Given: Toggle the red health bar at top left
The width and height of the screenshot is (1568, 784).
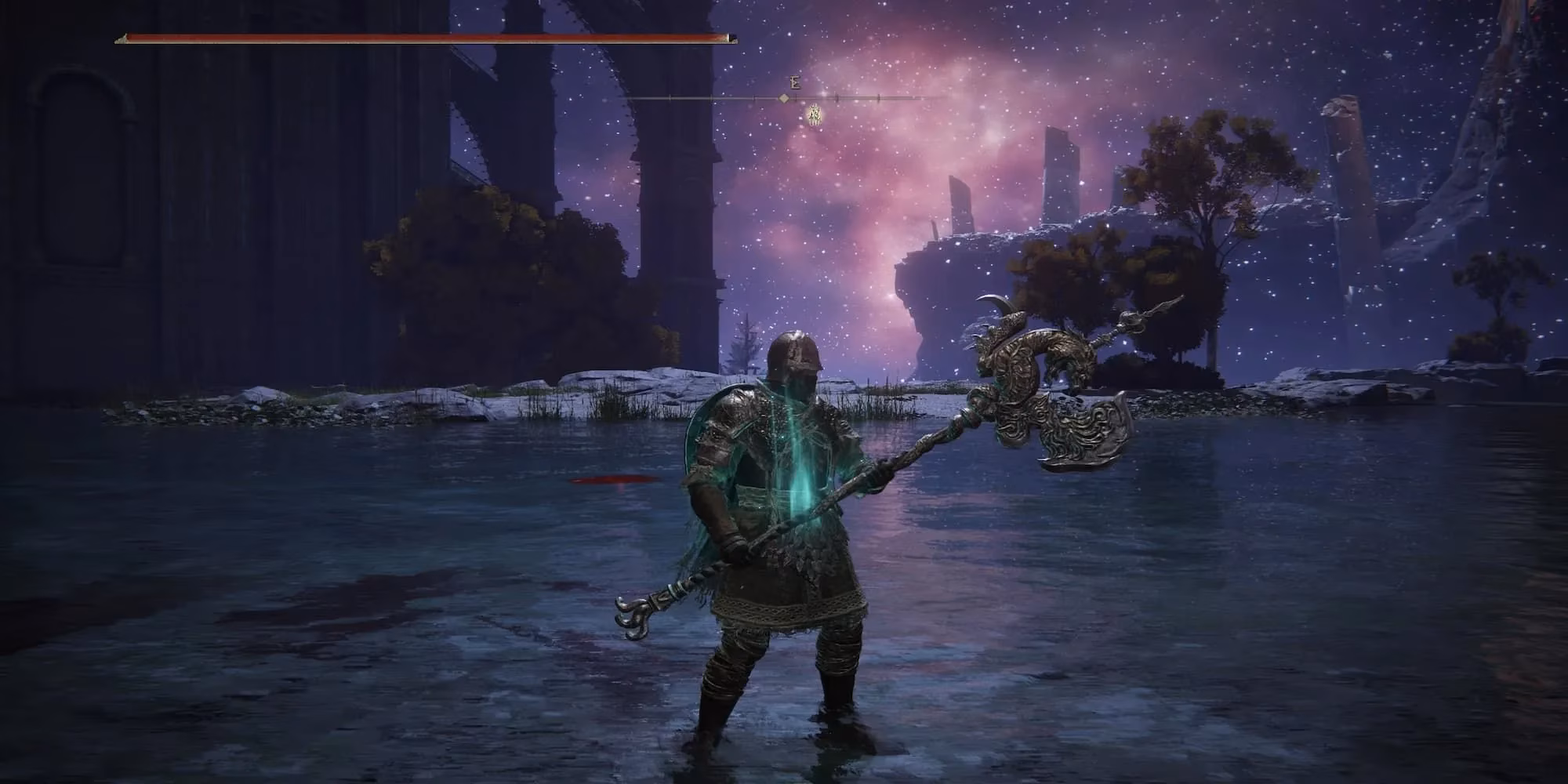Looking at the screenshot, I should coord(423,35).
